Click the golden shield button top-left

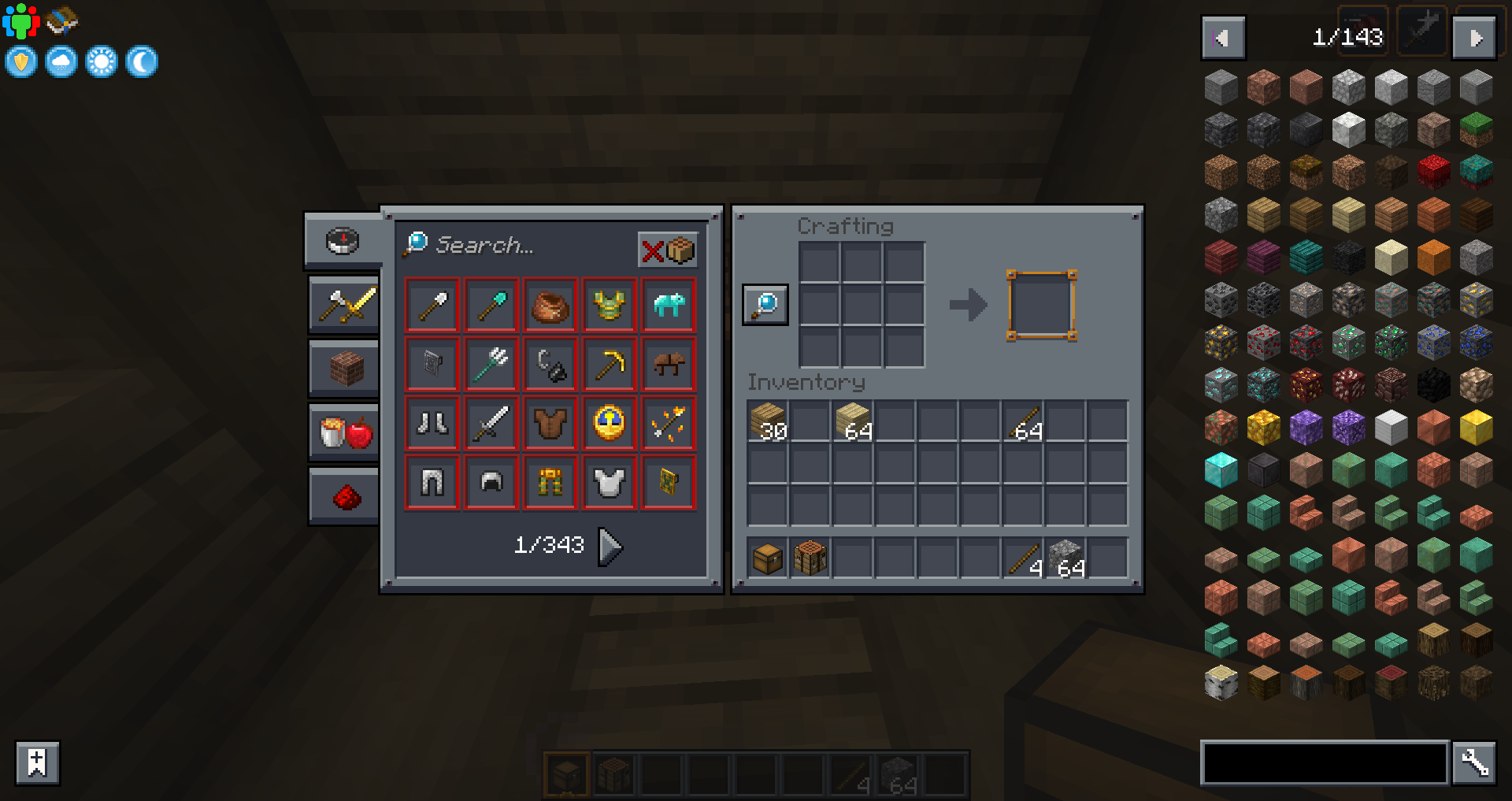point(20,61)
